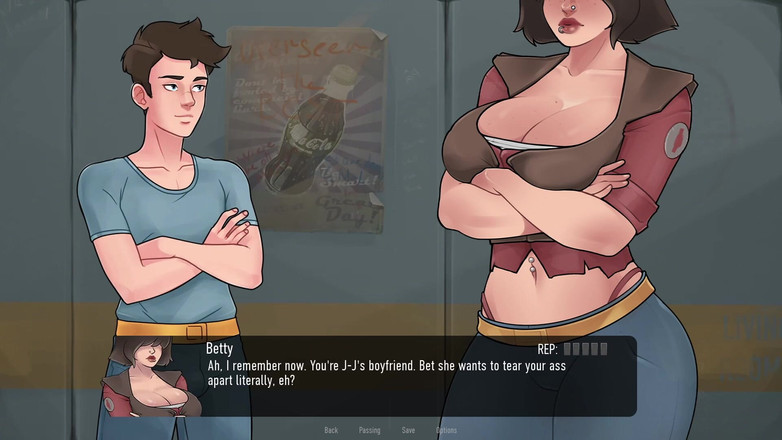Screen dimensions: 782x440
Task: Open the Options menu
Action: (x=446, y=430)
